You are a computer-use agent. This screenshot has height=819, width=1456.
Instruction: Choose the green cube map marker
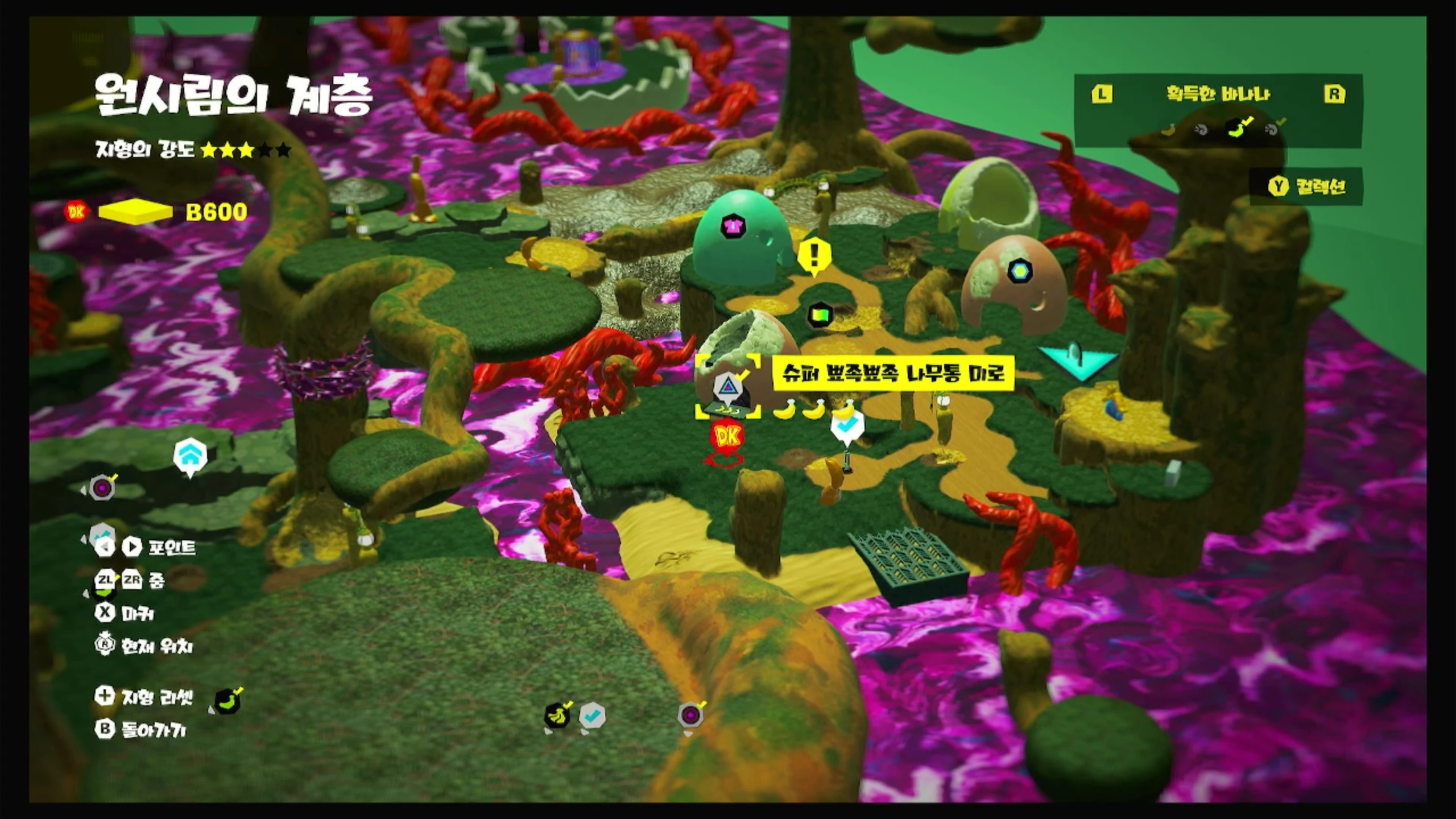tap(820, 314)
